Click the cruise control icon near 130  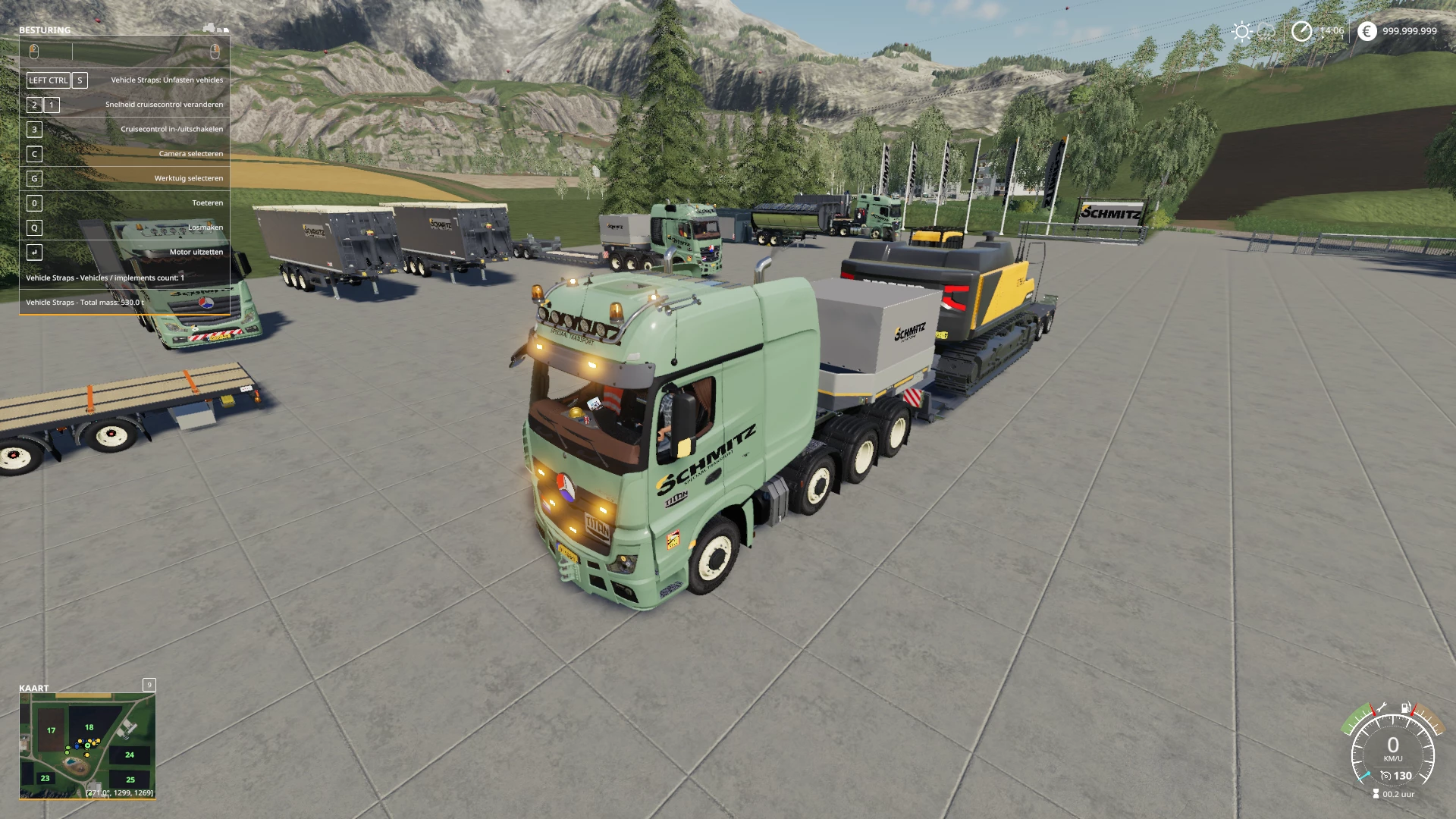pyautogui.click(x=1385, y=776)
